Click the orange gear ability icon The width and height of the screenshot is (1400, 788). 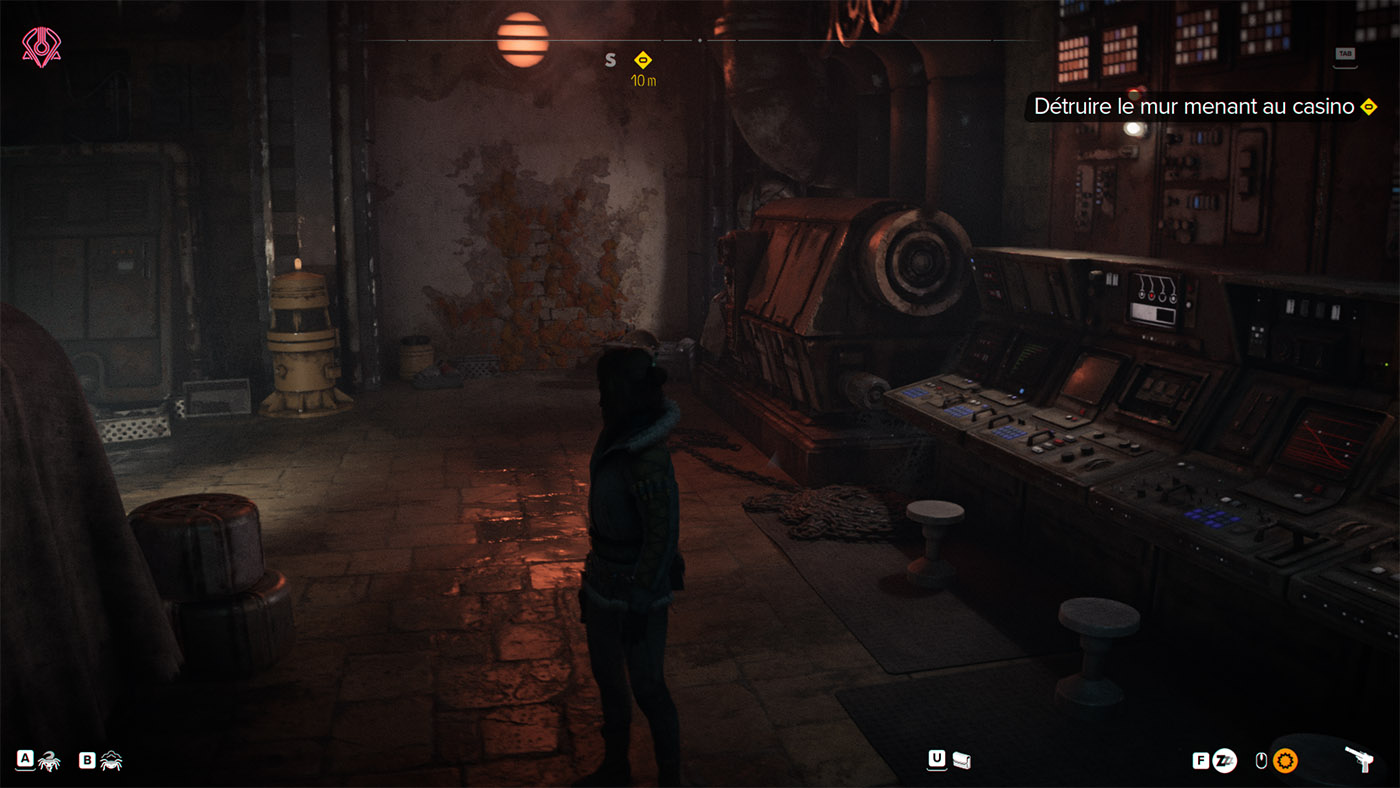[x=1285, y=761]
